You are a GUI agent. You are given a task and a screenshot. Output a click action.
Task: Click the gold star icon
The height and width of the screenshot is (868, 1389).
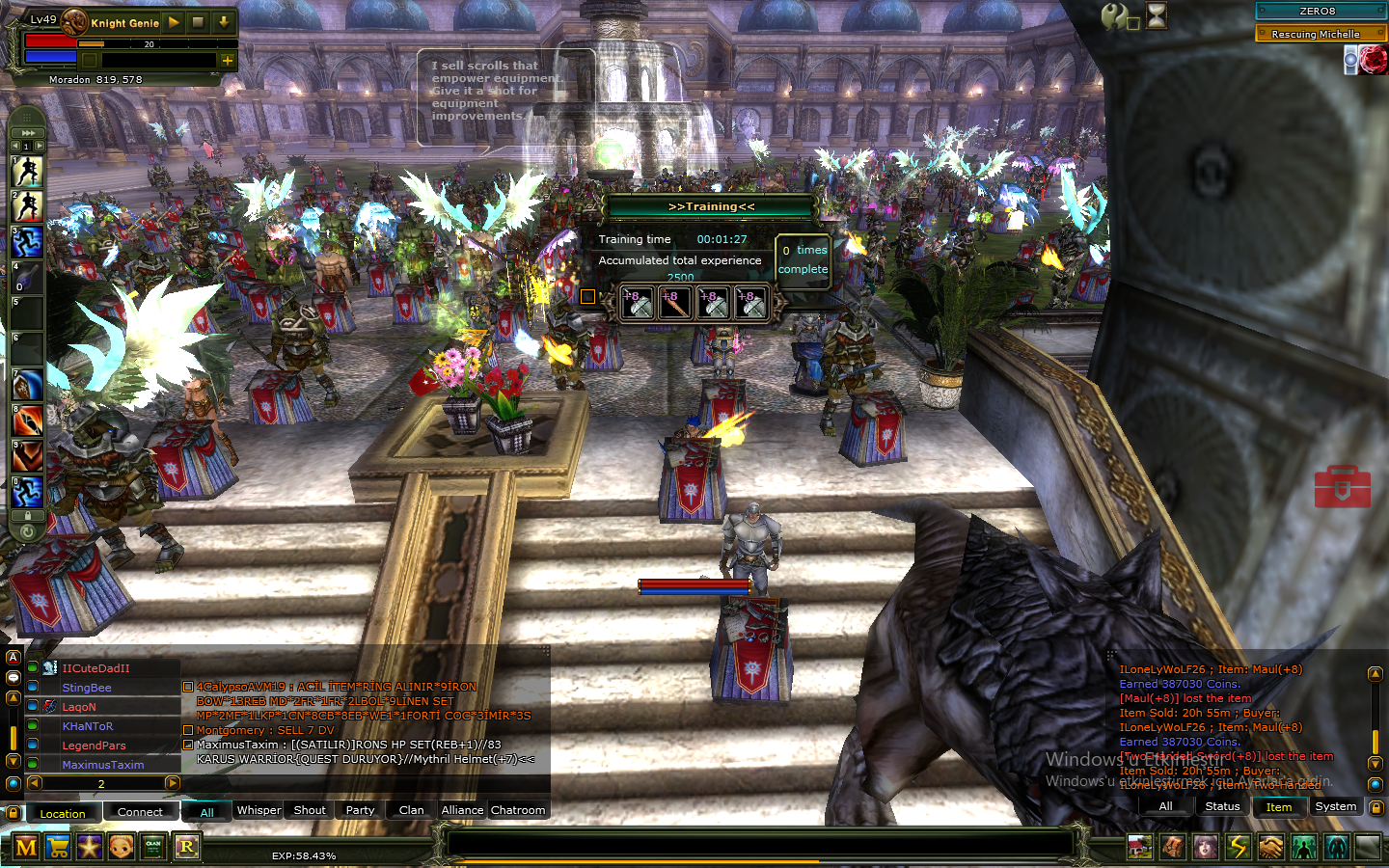click(90, 848)
